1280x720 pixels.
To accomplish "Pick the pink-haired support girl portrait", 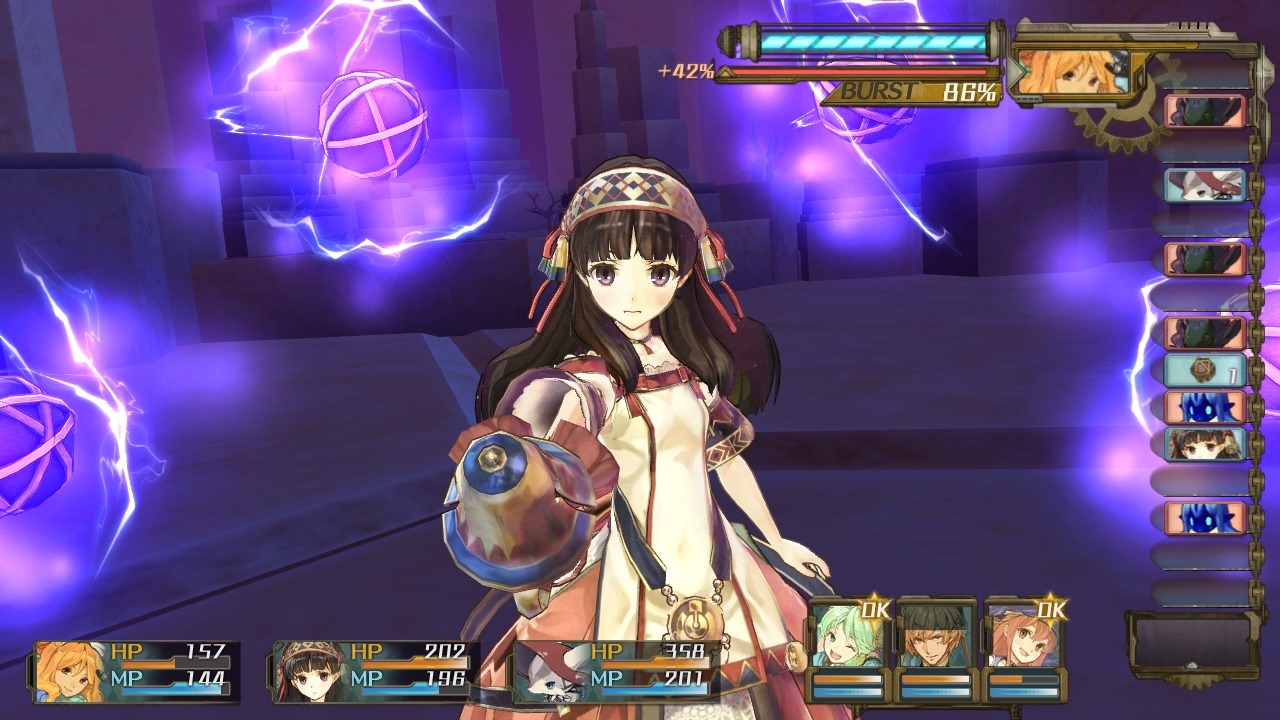I will pyautogui.click(x=1023, y=634).
